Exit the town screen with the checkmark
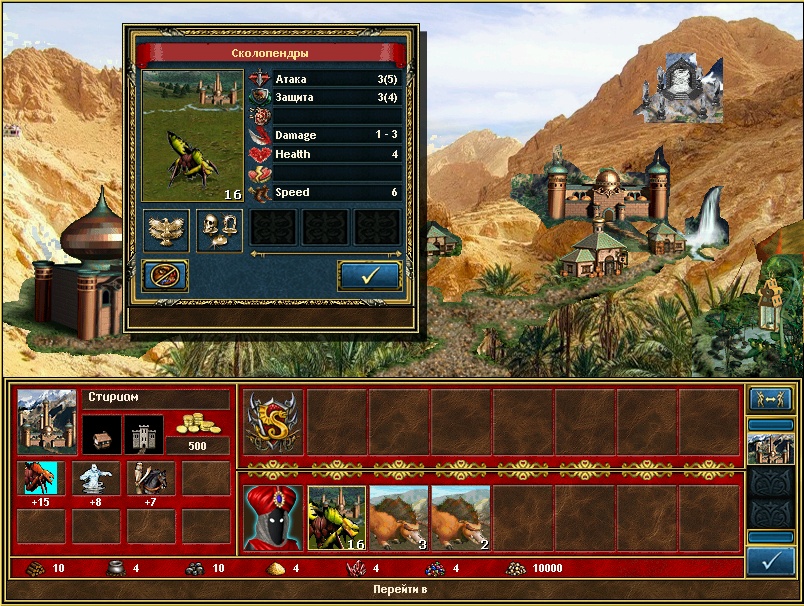The width and height of the screenshot is (804, 606). click(x=771, y=561)
